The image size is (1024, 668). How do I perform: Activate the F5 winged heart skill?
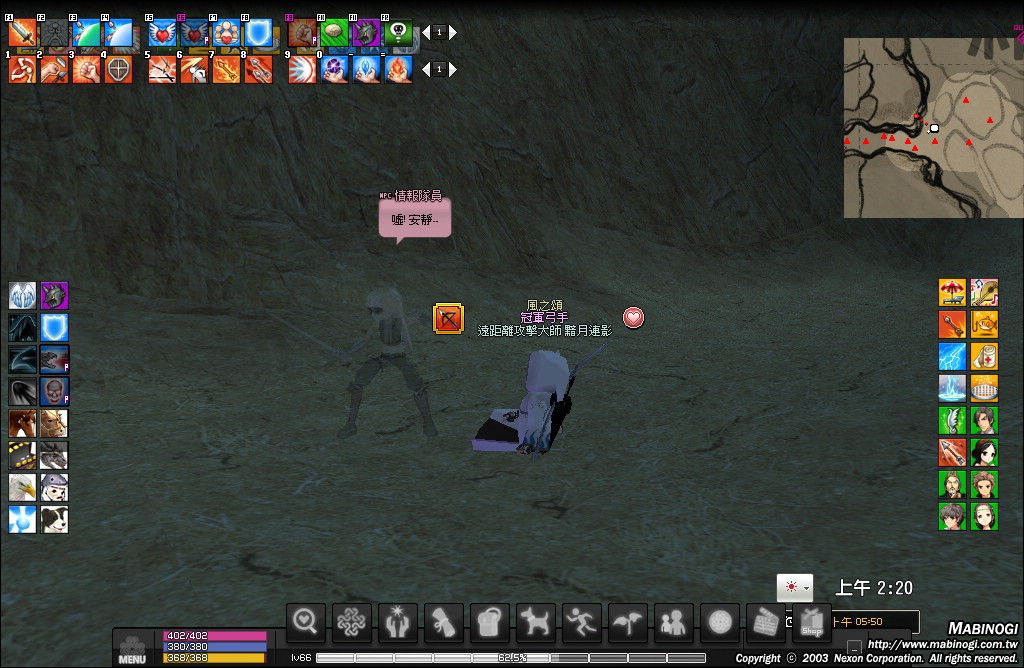[162, 33]
